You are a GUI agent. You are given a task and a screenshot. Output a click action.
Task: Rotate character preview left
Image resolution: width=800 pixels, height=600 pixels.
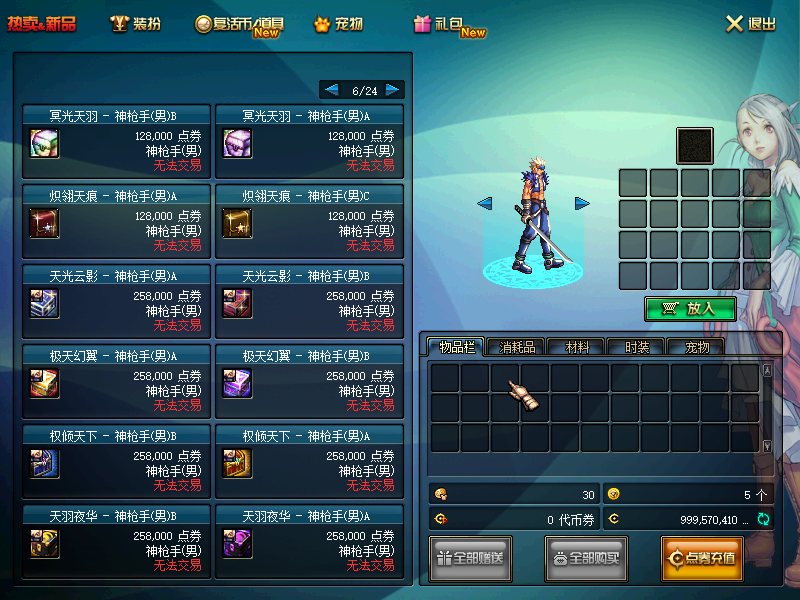click(x=484, y=203)
